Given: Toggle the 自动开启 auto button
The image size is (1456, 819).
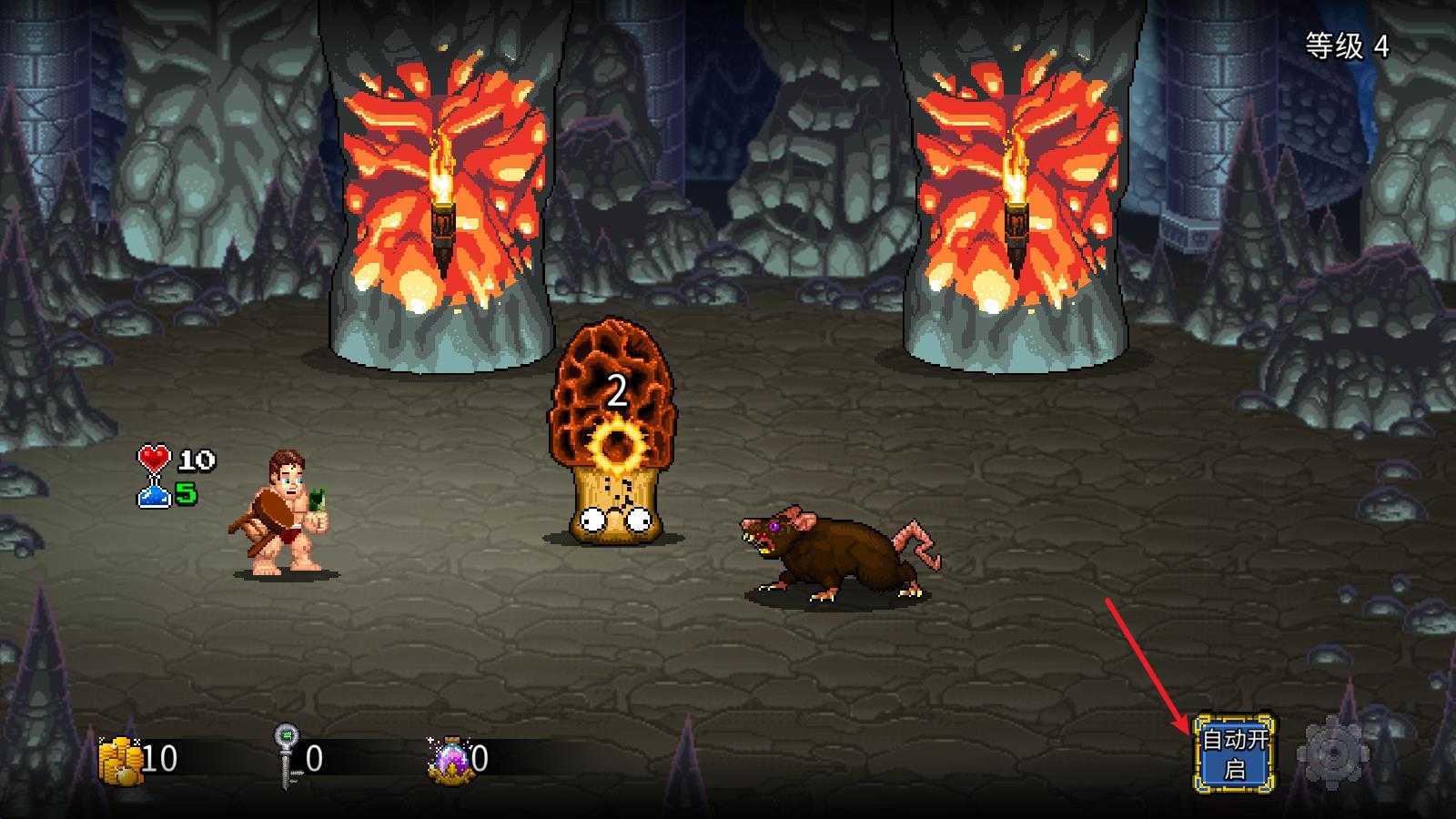Looking at the screenshot, I should tap(1234, 753).
